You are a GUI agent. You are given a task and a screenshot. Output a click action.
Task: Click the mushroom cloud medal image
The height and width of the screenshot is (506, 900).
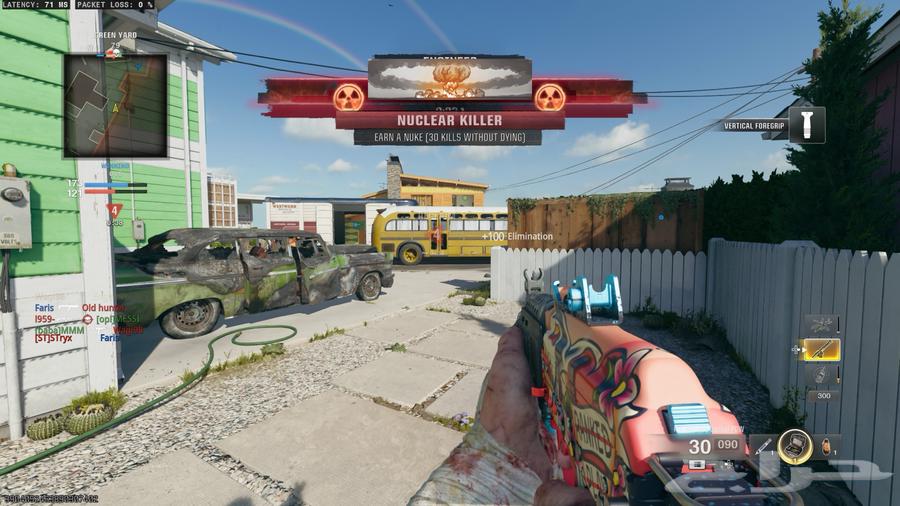(448, 78)
